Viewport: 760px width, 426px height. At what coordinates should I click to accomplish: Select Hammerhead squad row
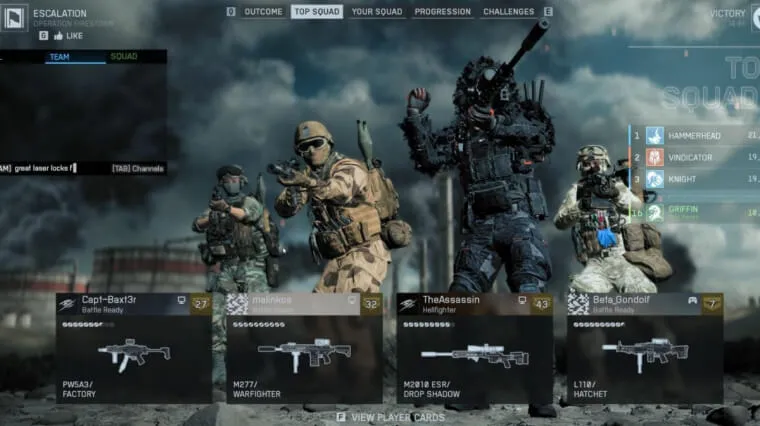pyautogui.click(x=700, y=135)
